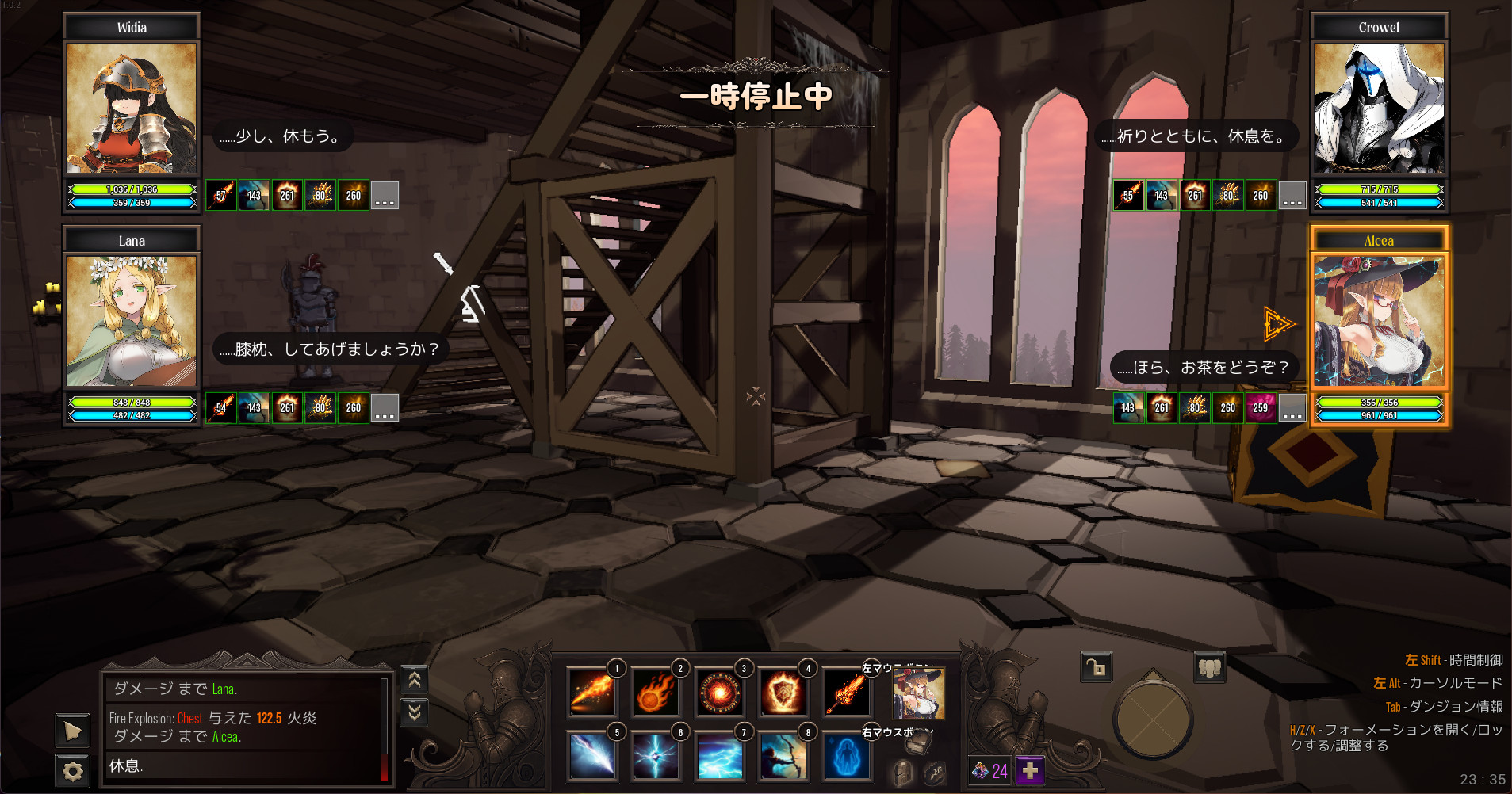Use the archer bow skill in slot 8

(x=783, y=756)
